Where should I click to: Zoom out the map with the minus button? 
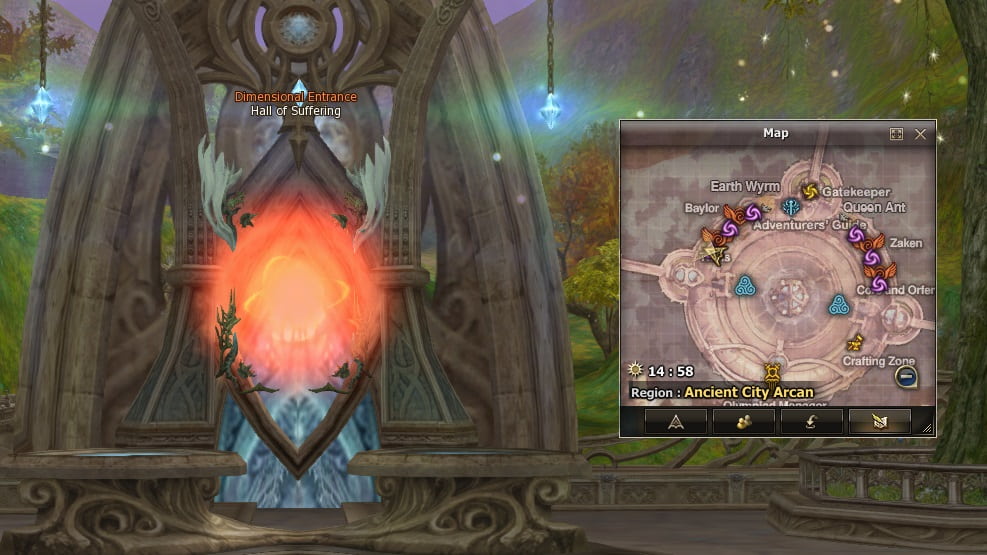pyautogui.click(x=904, y=377)
